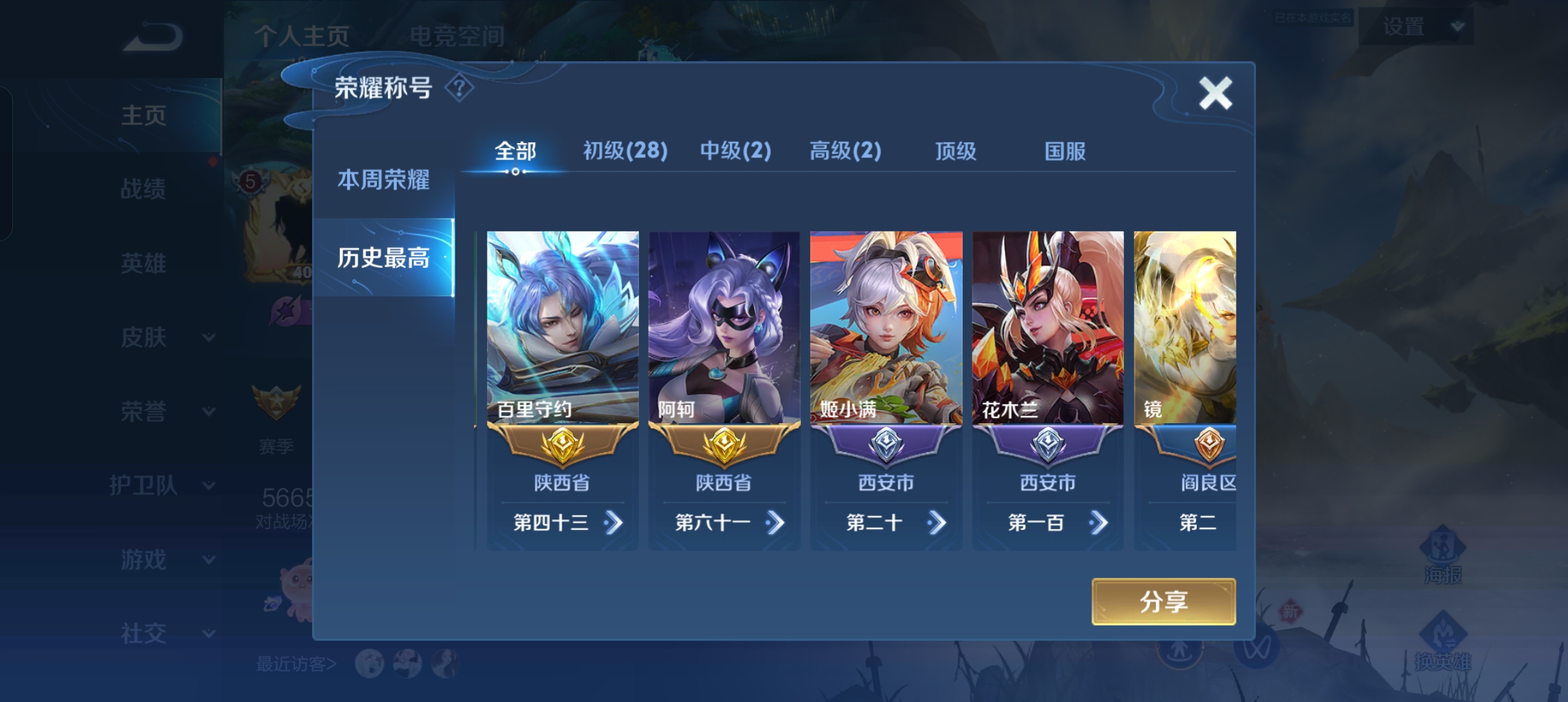1568x702 pixels.
Task: Click the first recent visitor avatar thumbnail
Action: 368,664
